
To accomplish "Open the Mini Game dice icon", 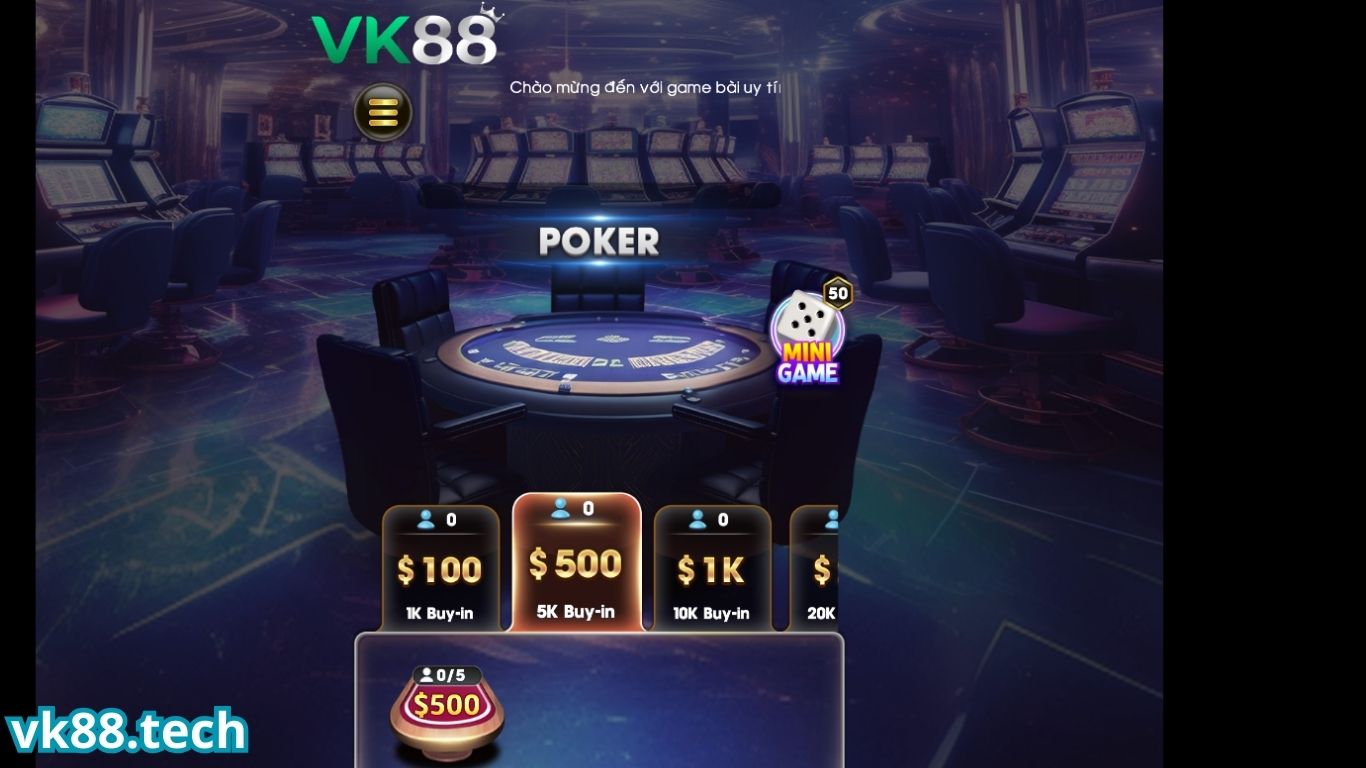I will (x=807, y=327).
